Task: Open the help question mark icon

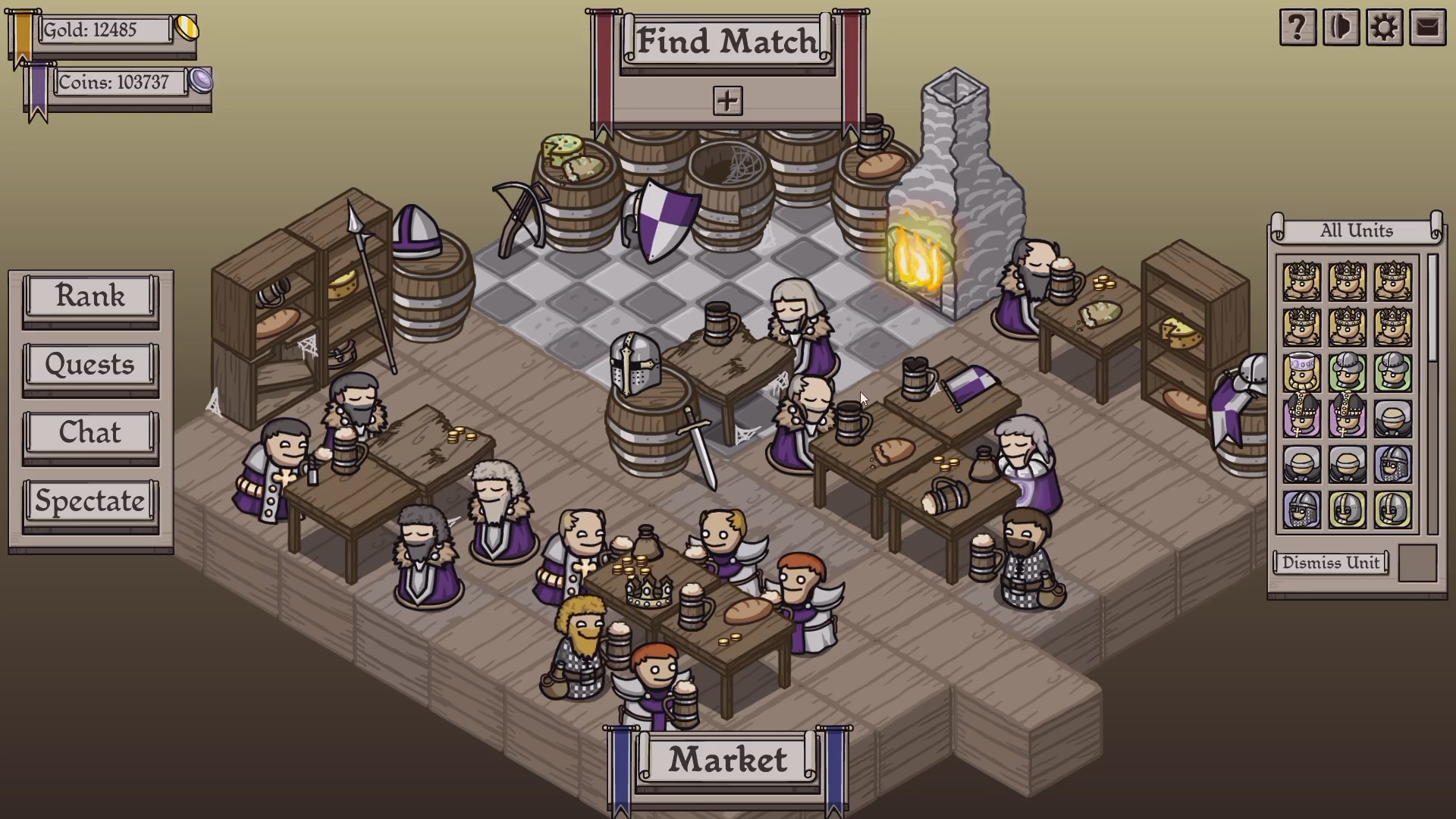Action: (1298, 27)
